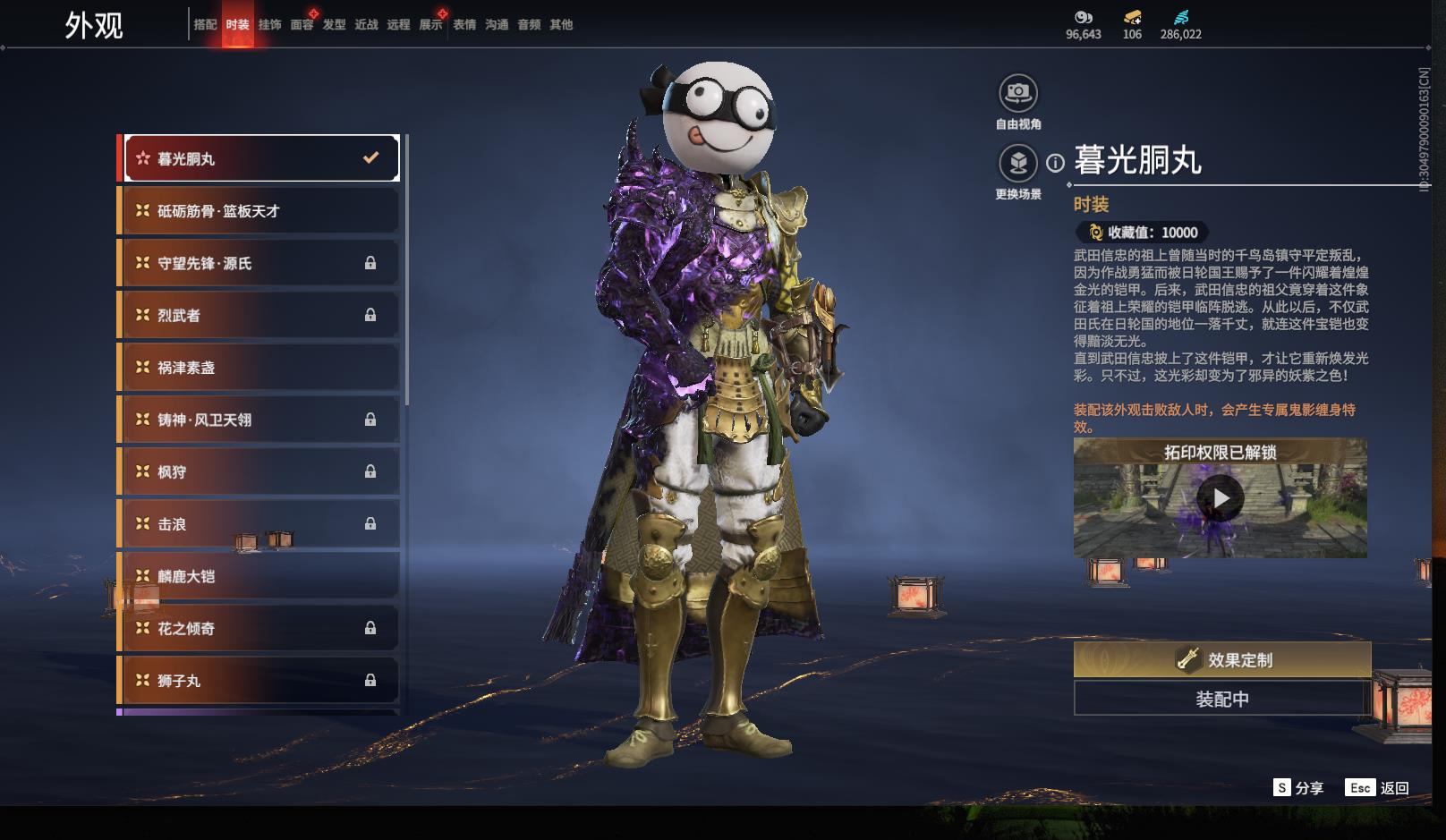Choose the 守望先锋·源氏 outfit row
Image resolution: width=1446 pixels, height=840 pixels.
259,263
